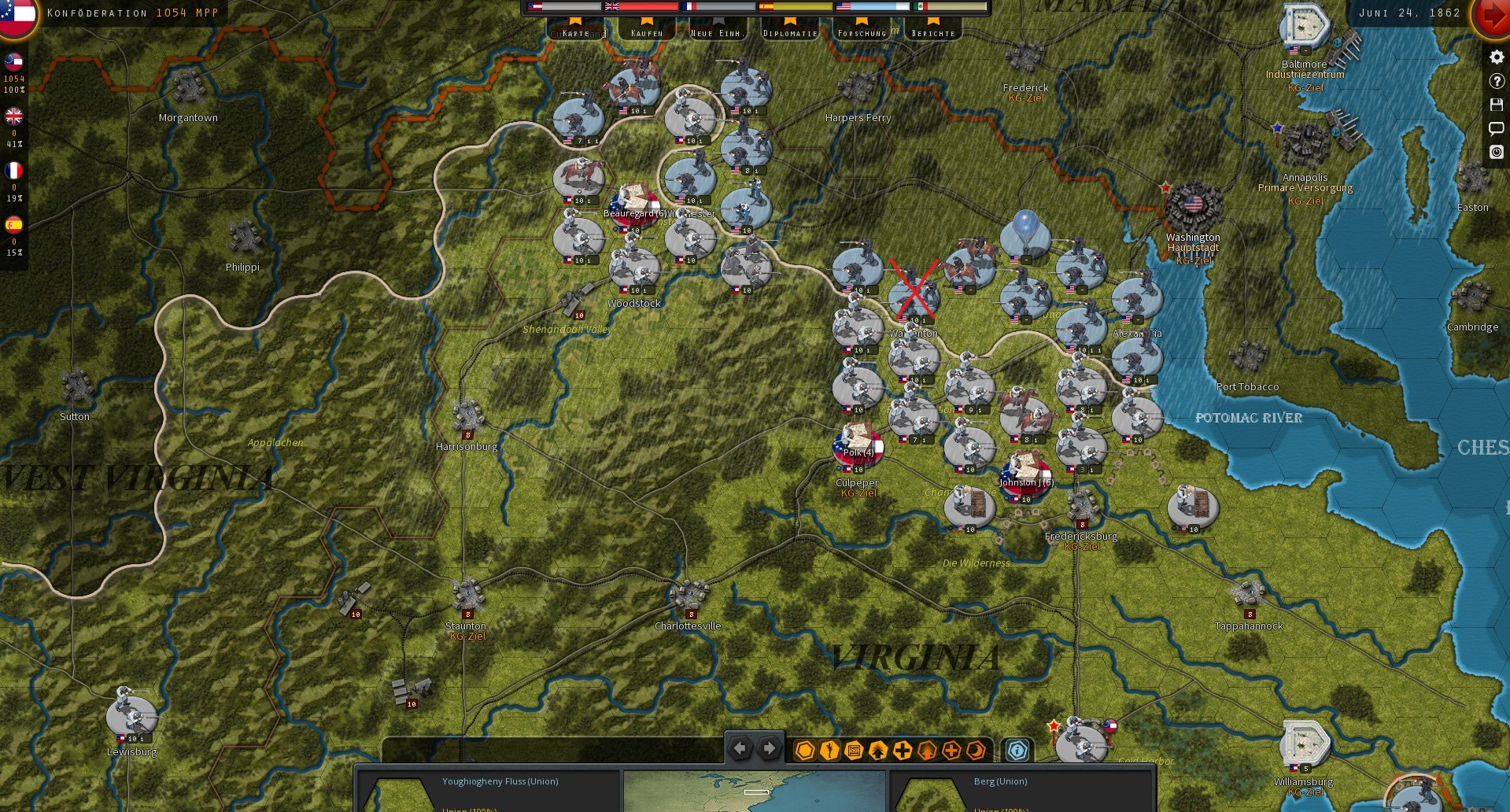The image size is (1510, 812).
Task: Click the red end turn arrow
Action: click(1493, 13)
